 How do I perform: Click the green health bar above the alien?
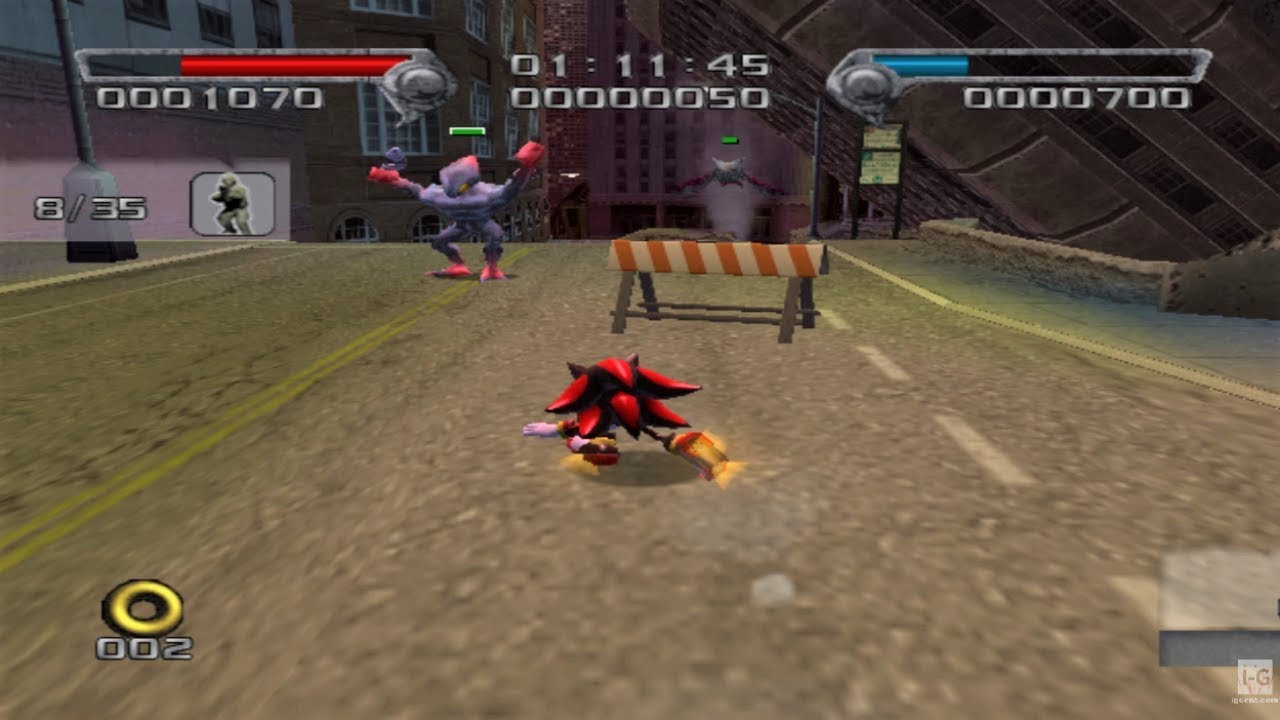click(x=467, y=130)
